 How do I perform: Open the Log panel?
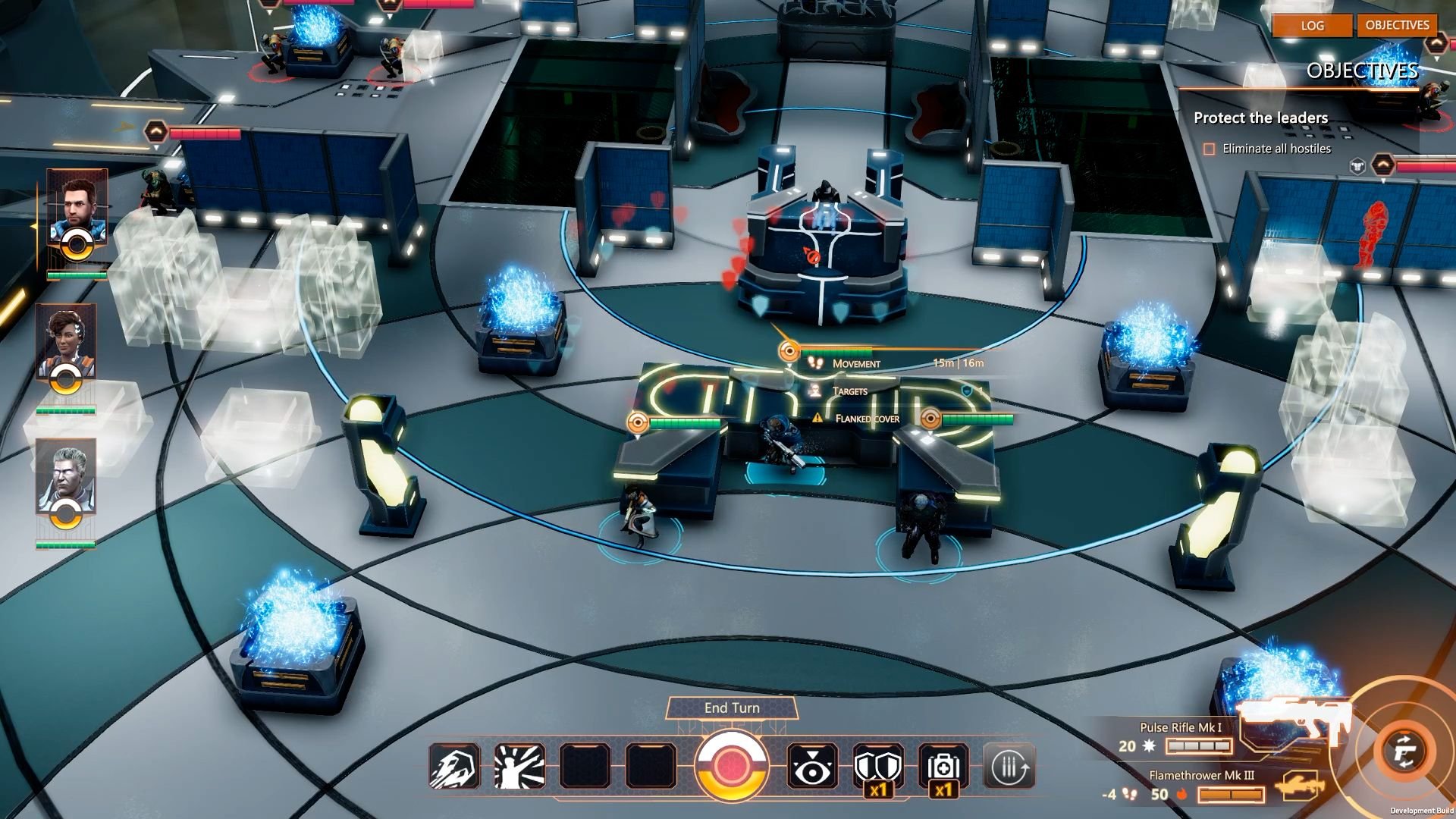point(1312,25)
